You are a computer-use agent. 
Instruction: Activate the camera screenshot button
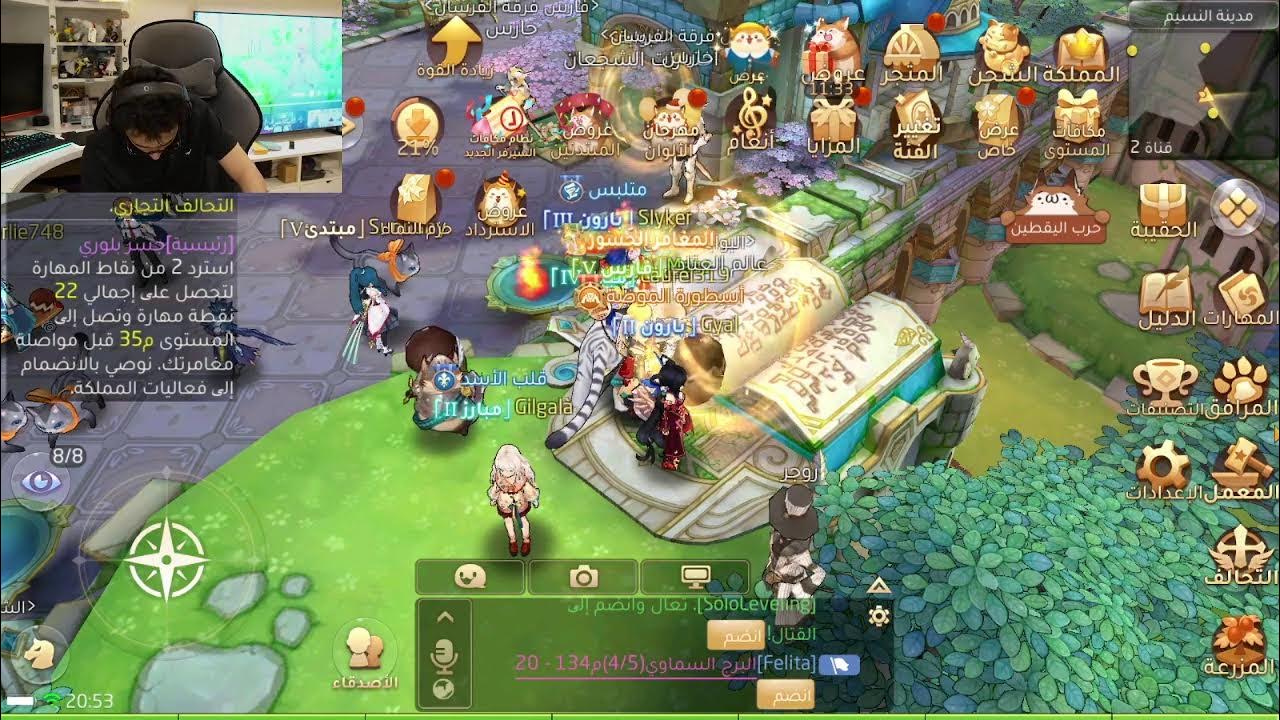point(583,577)
